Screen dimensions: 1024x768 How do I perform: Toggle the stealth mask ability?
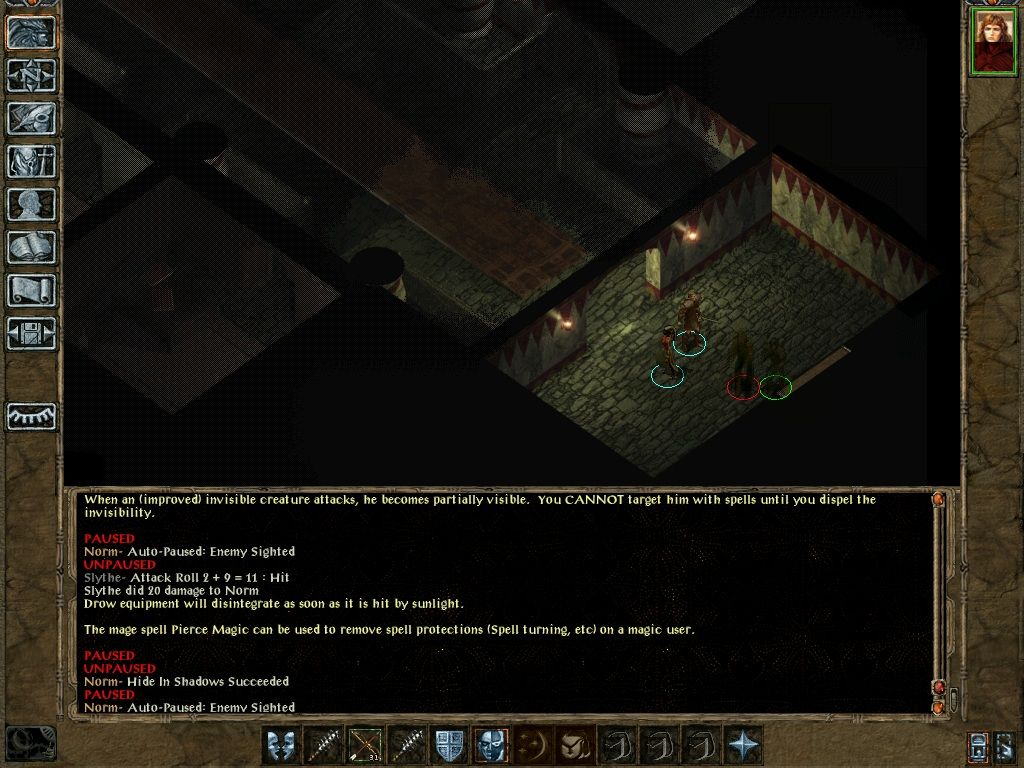(491, 746)
